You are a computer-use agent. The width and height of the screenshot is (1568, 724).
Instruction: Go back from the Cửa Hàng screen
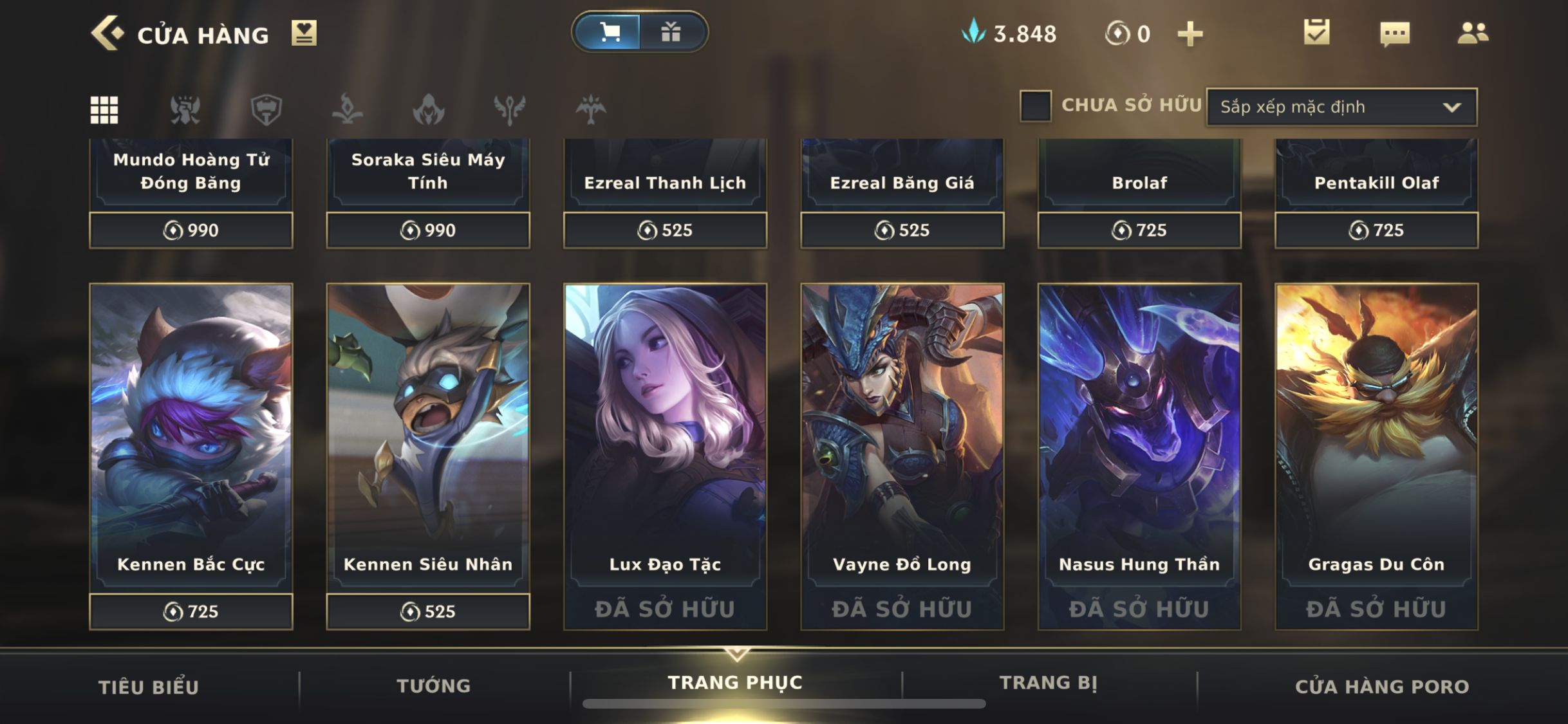pos(107,33)
